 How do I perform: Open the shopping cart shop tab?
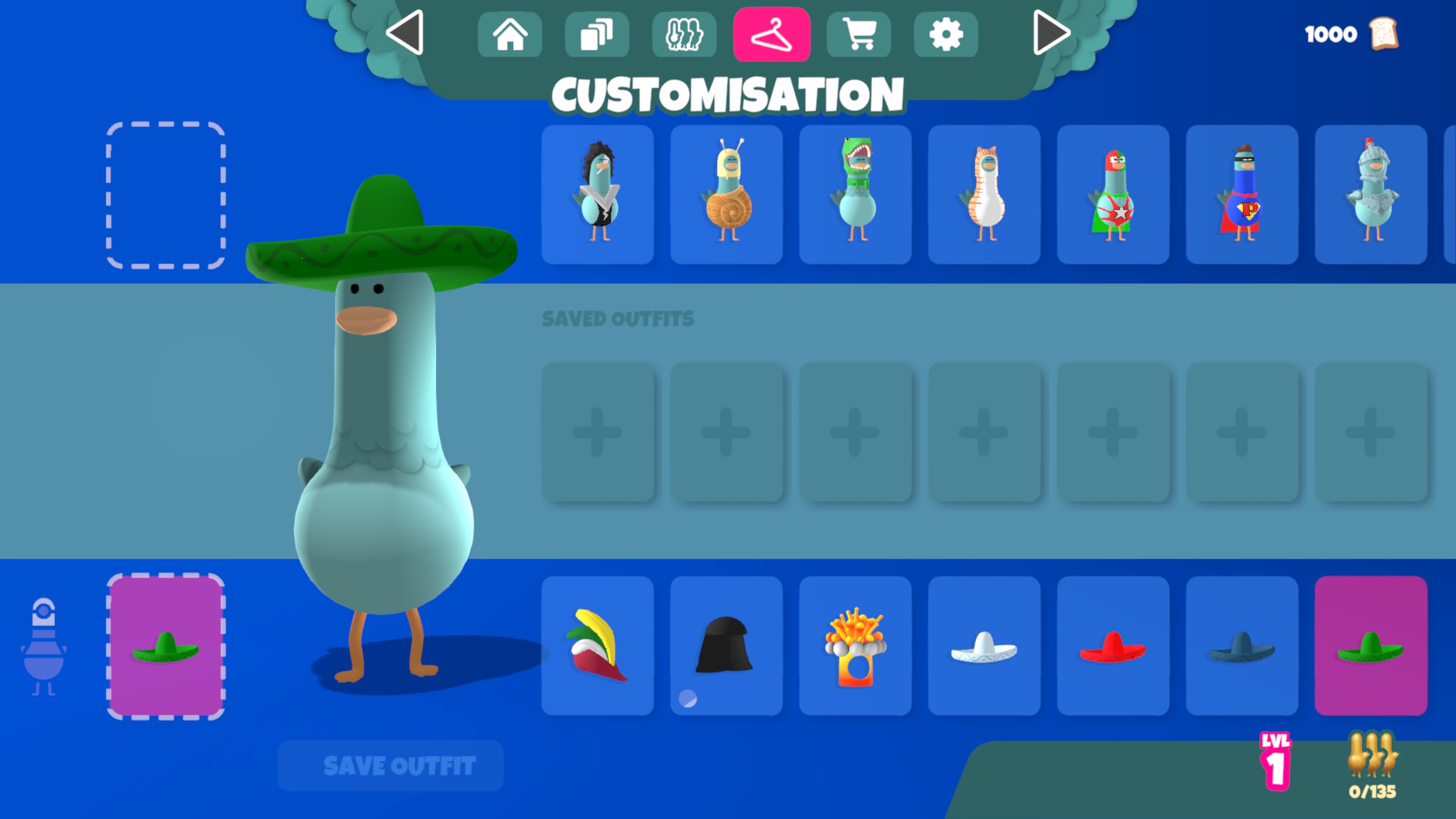click(x=859, y=35)
